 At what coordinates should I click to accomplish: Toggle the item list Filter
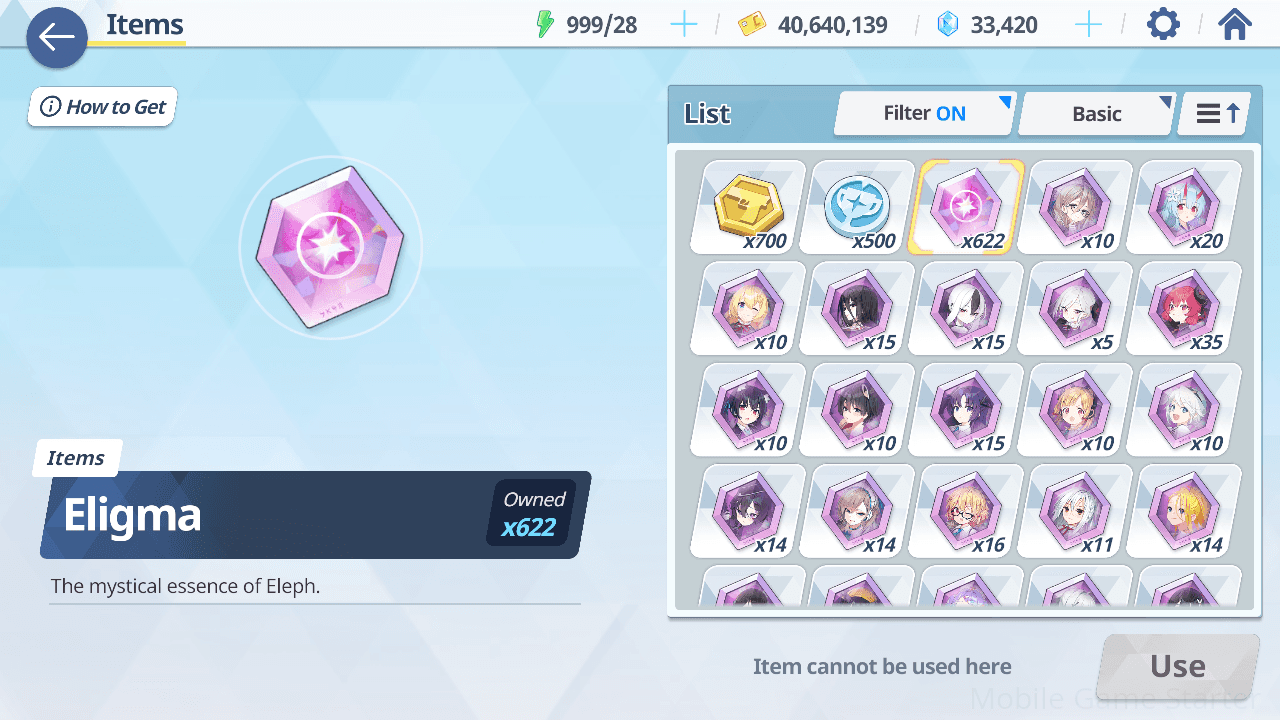pos(924,114)
